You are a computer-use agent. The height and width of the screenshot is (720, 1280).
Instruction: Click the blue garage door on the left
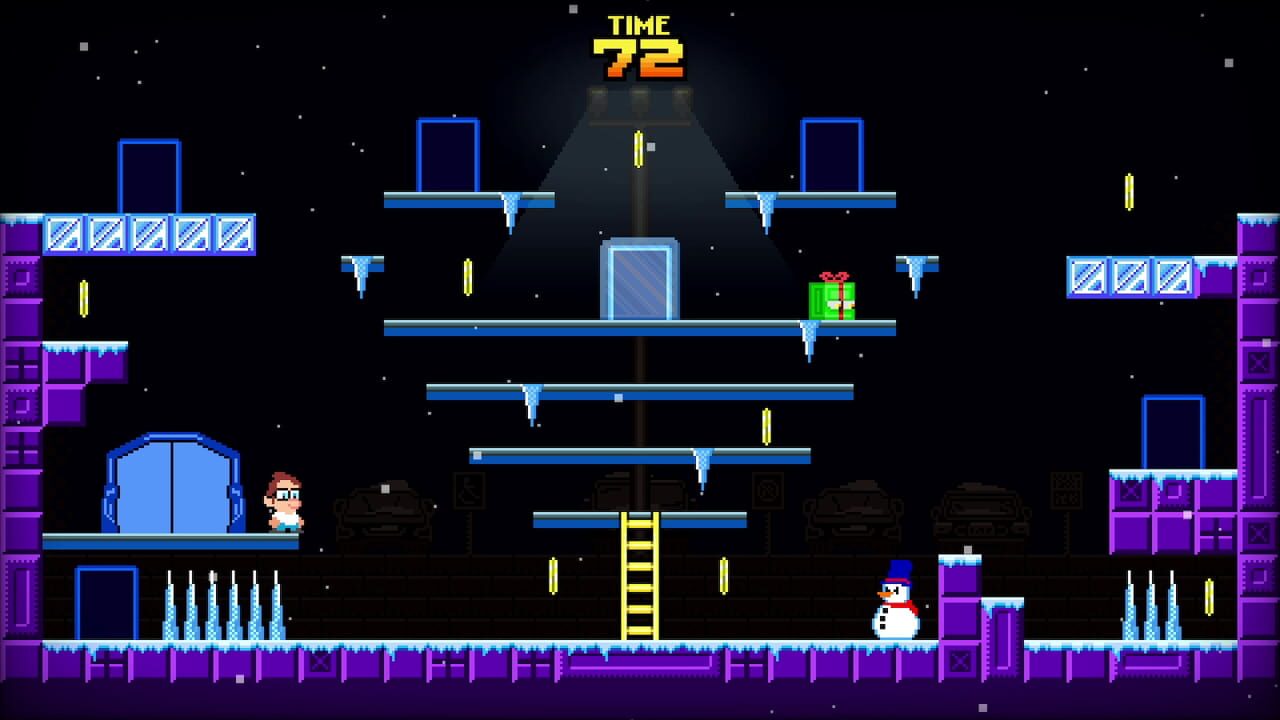click(170, 490)
